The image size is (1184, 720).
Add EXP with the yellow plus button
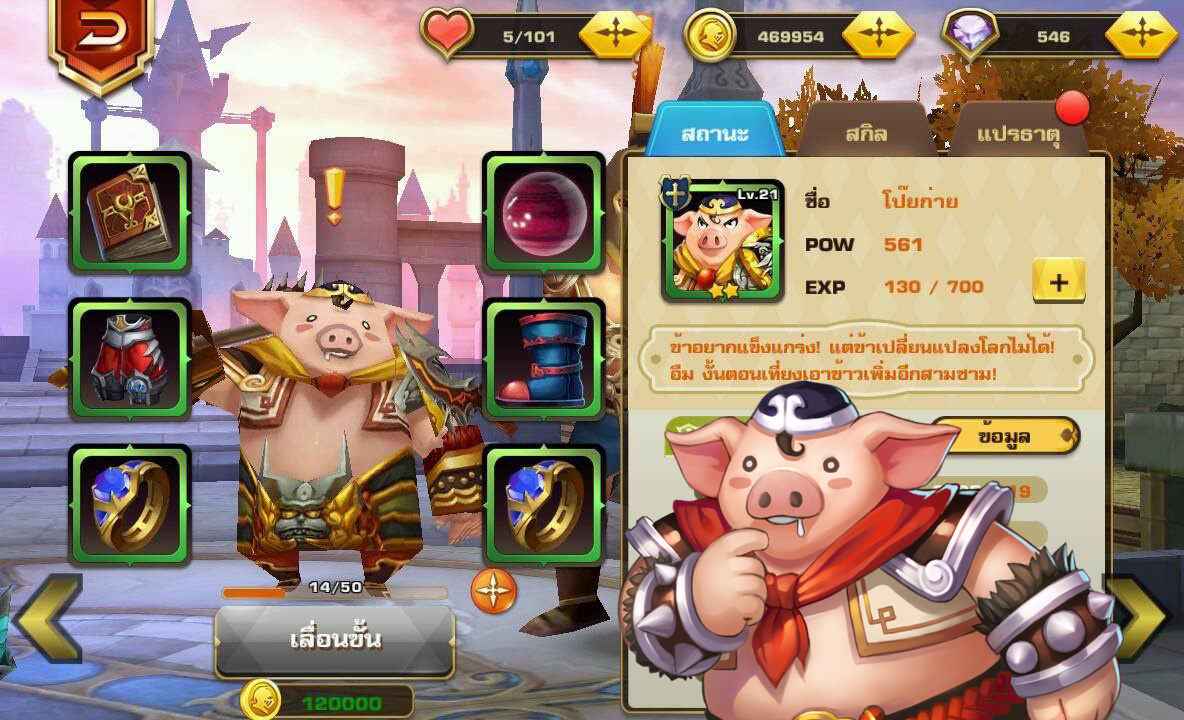click(x=1058, y=283)
